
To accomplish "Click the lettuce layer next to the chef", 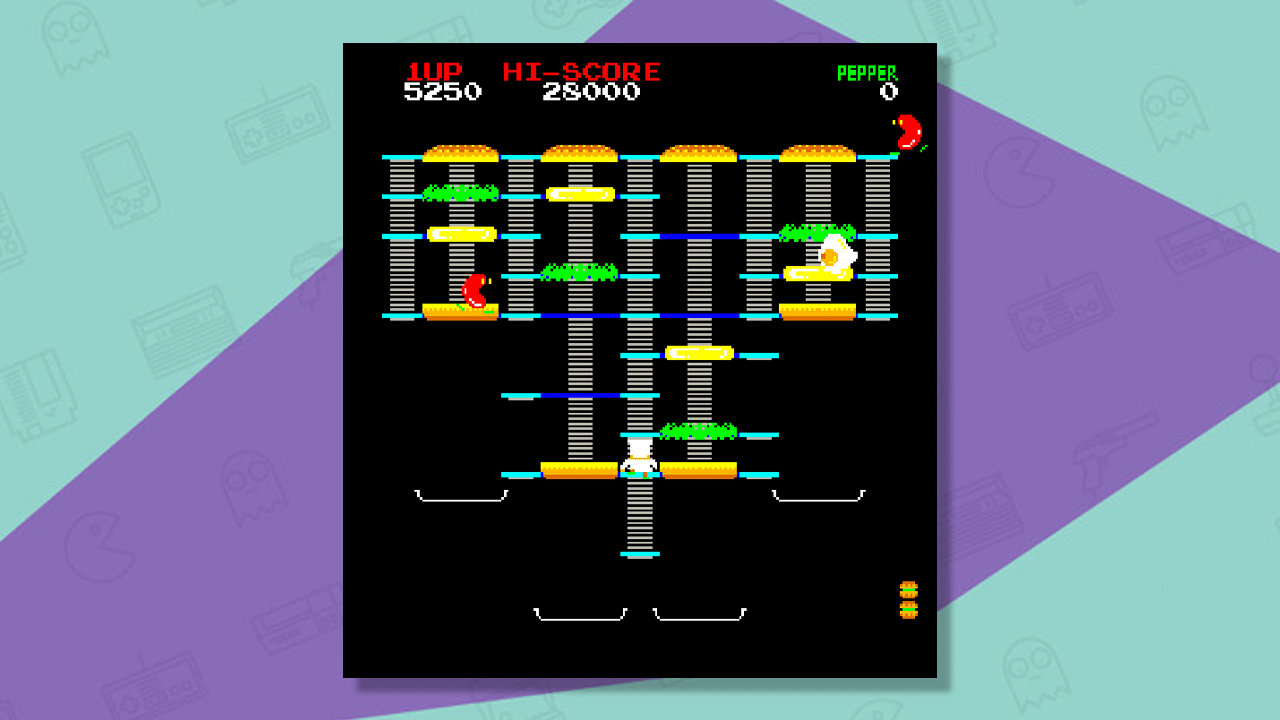I will click(x=697, y=433).
